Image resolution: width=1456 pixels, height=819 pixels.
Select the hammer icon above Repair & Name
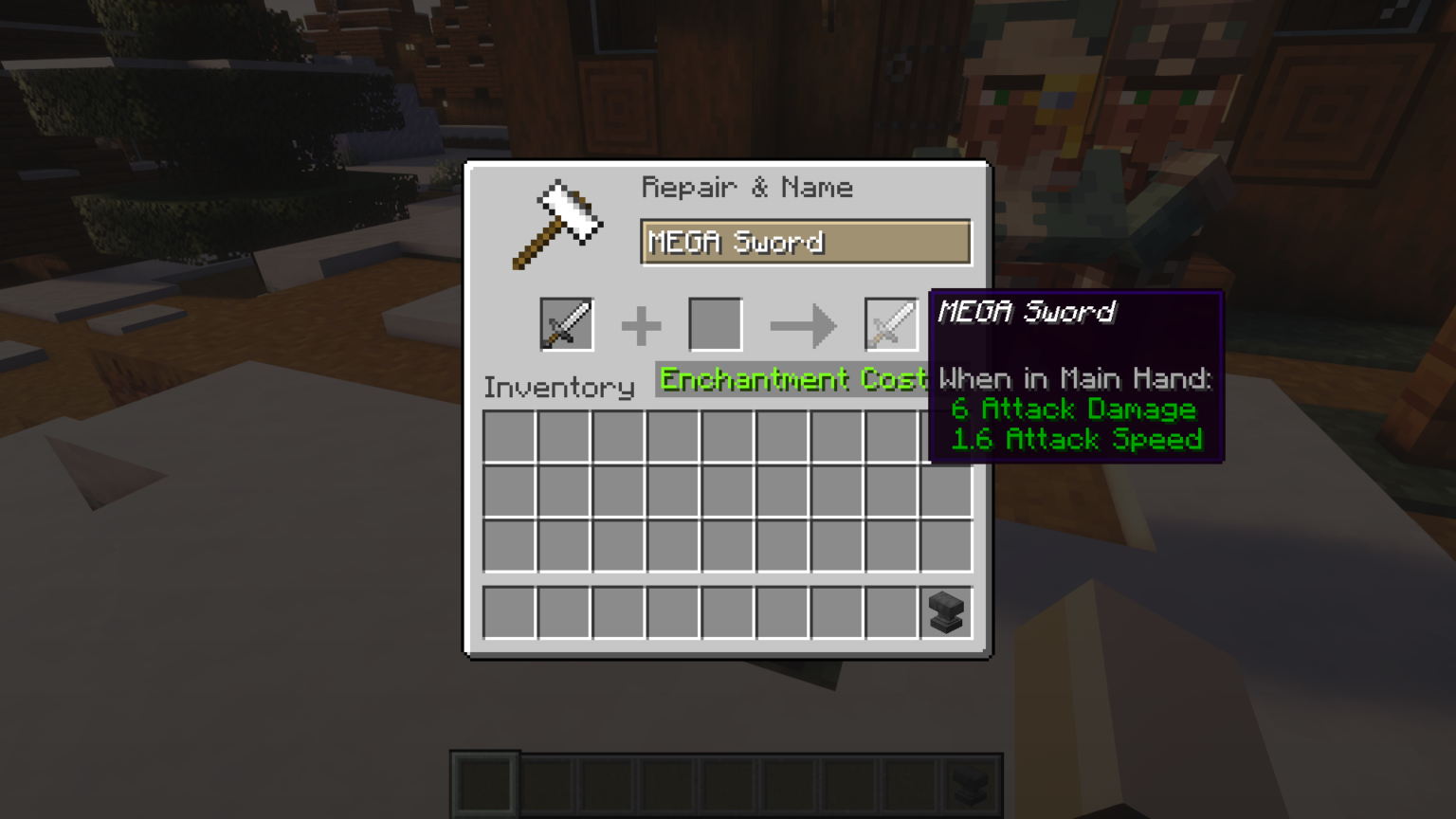click(x=558, y=223)
